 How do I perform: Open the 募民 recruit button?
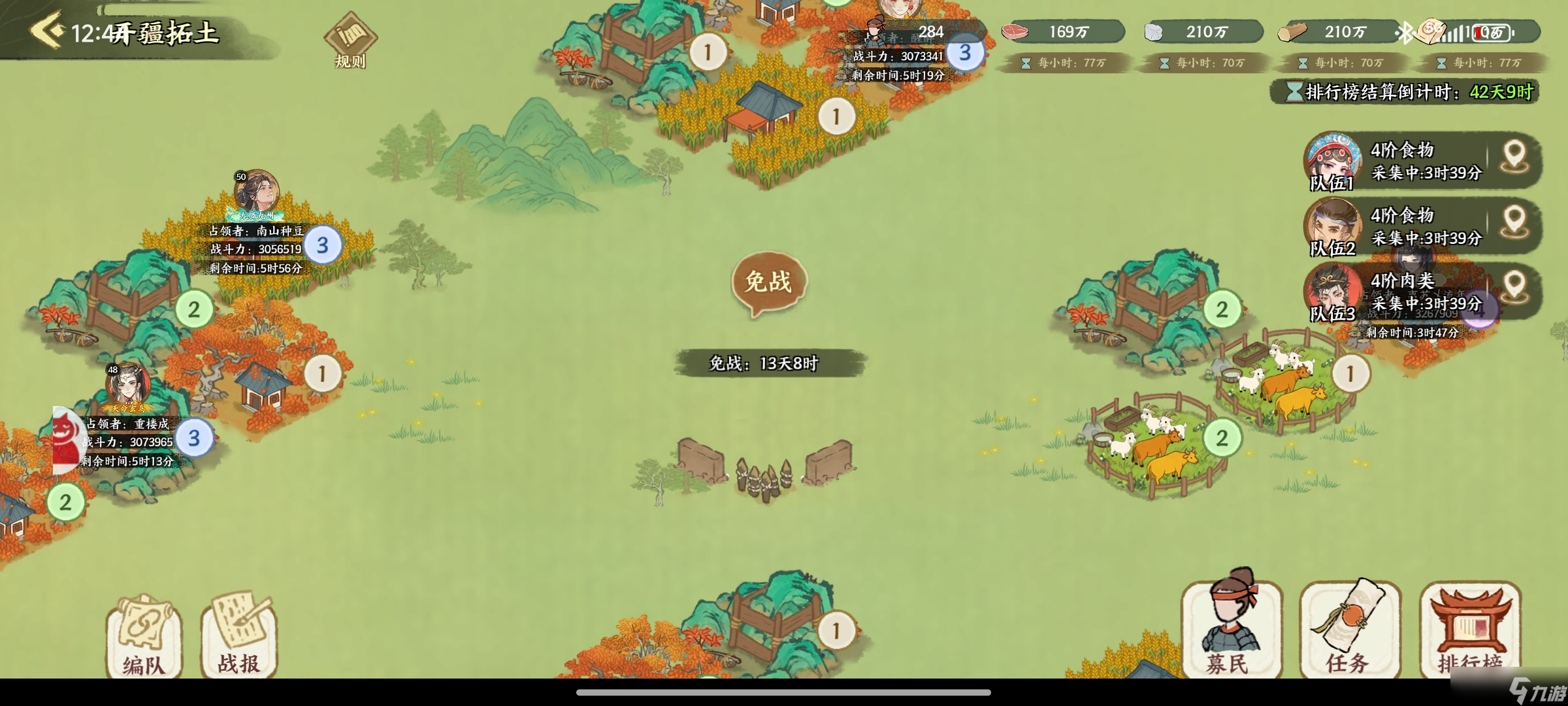coord(1230,628)
